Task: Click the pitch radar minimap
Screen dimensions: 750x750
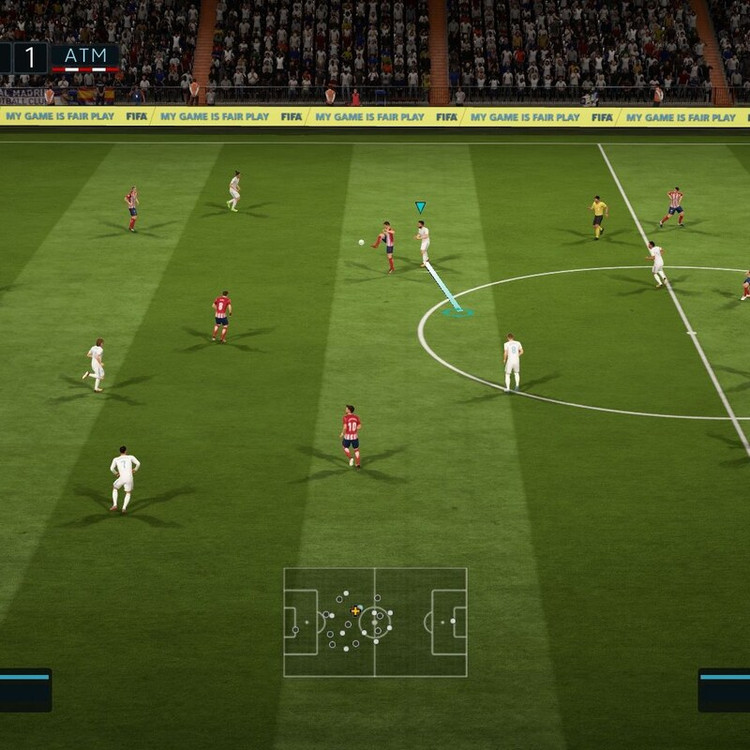Action: (375, 622)
